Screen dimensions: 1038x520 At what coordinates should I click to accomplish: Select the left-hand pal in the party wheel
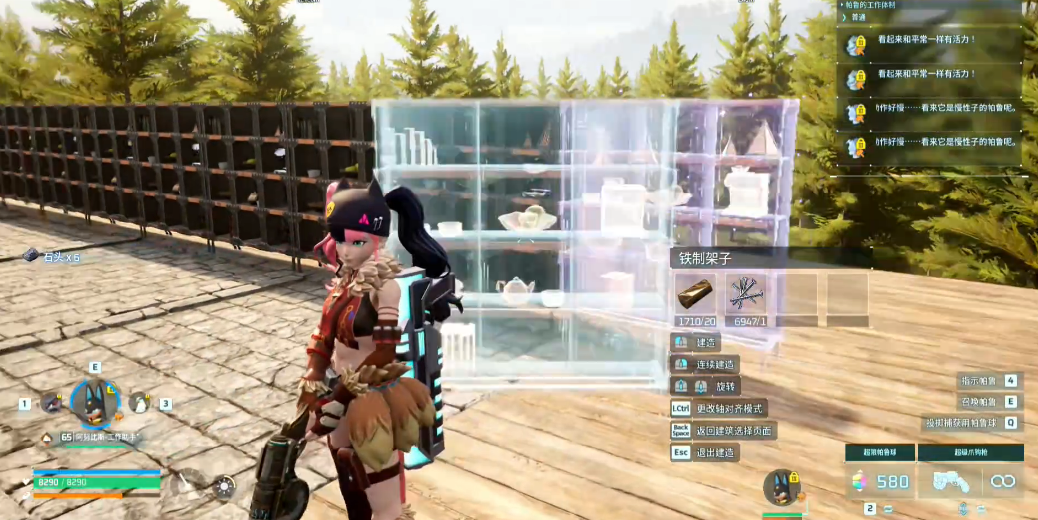tap(50, 403)
